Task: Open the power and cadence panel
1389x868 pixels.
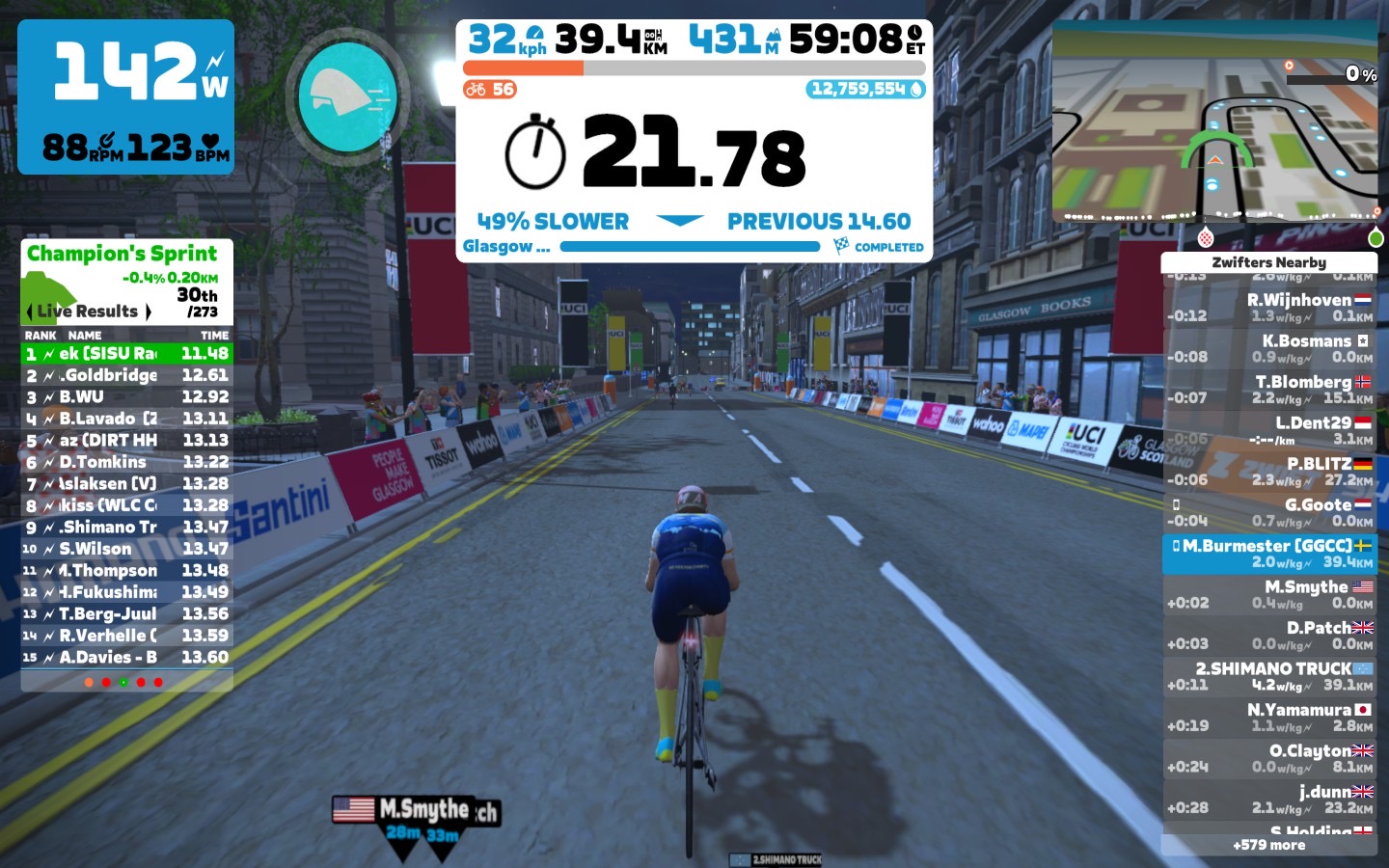Action: click(125, 96)
